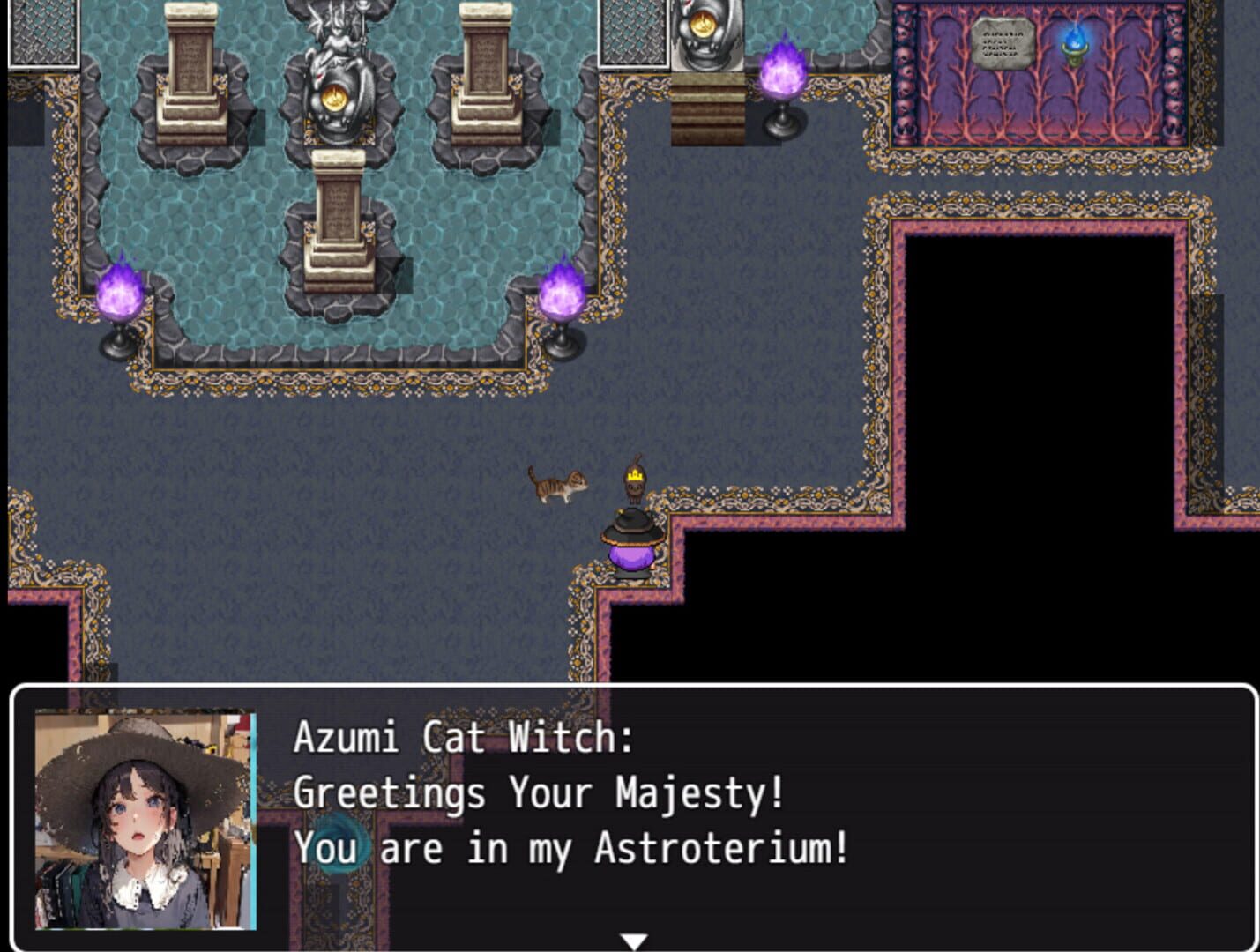Expand the stone plaque inscription on the right wall
1260x952 pixels.
click(1001, 41)
